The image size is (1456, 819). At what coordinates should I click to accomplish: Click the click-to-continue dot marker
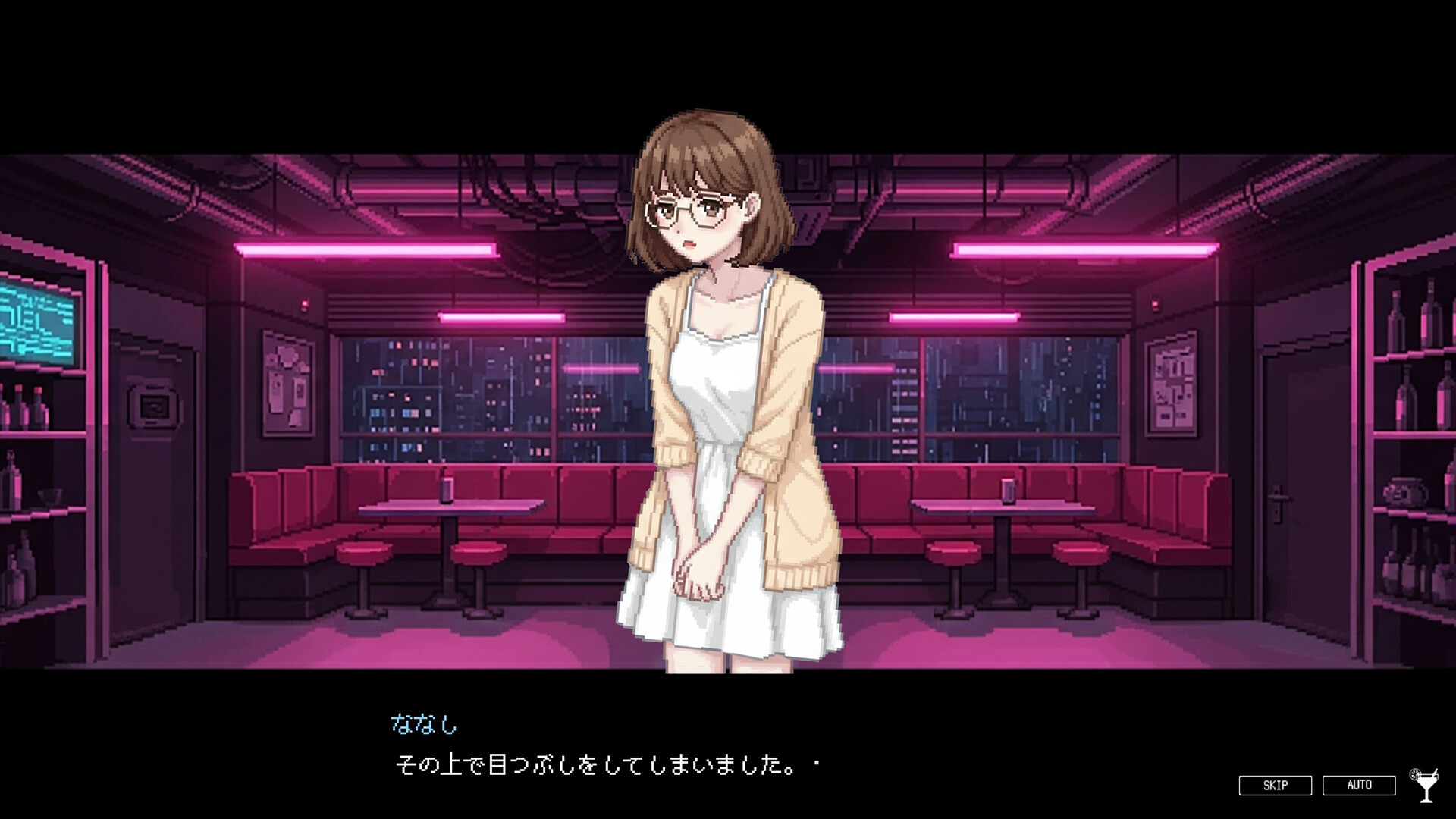tap(815, 763)
